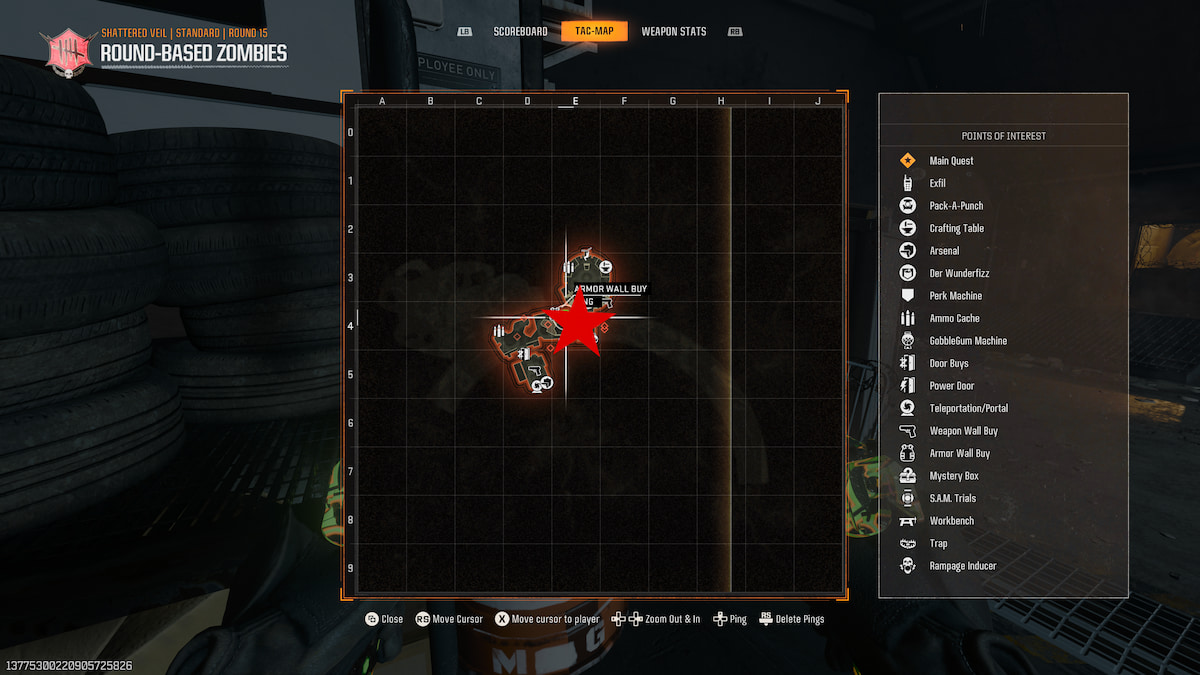Choose the Workbench legend entry
The width and height of the screenshot is (1200, 675).
point(951,521)
